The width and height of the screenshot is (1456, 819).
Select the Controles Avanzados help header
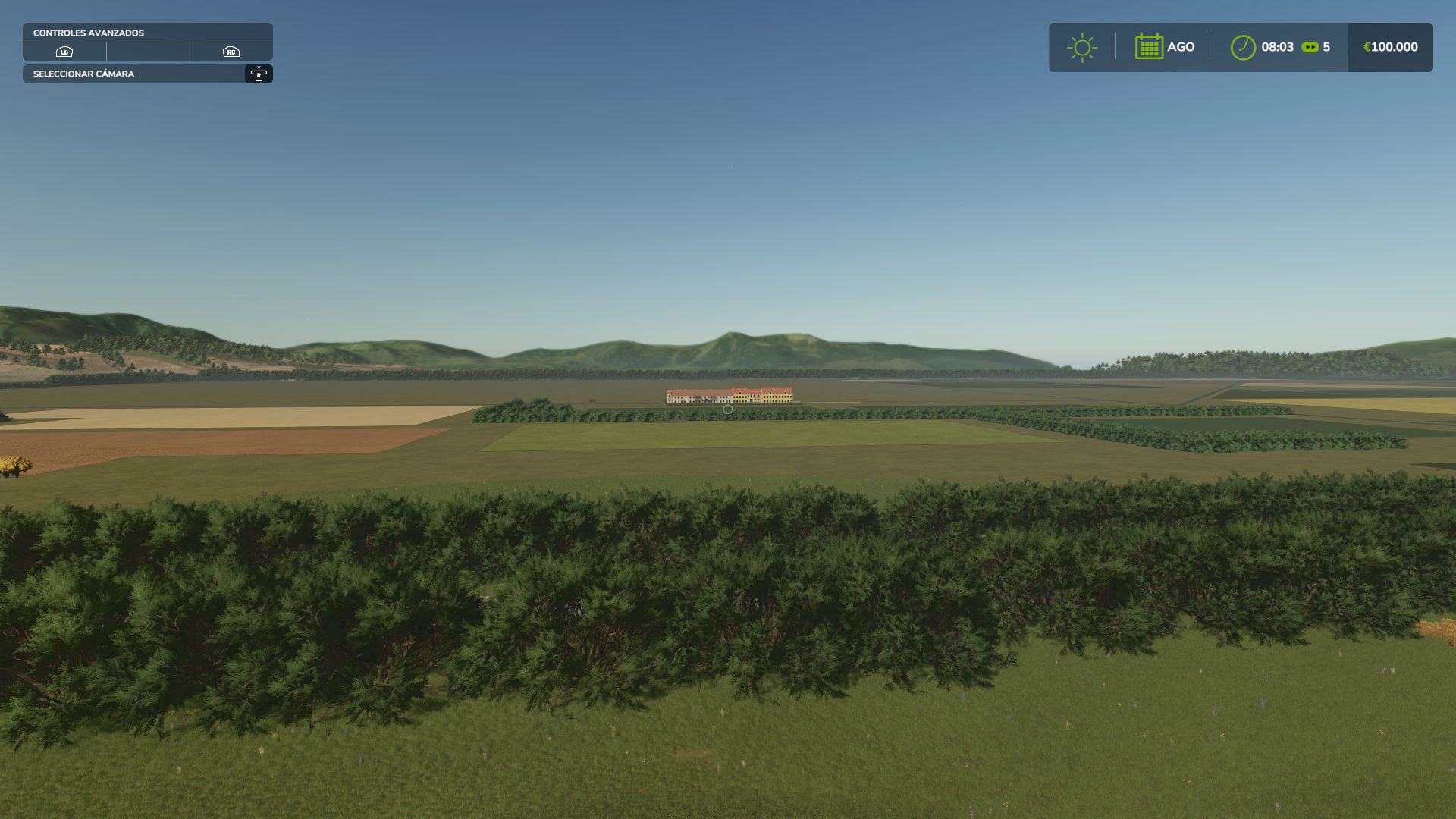click(x=147, y=33)
